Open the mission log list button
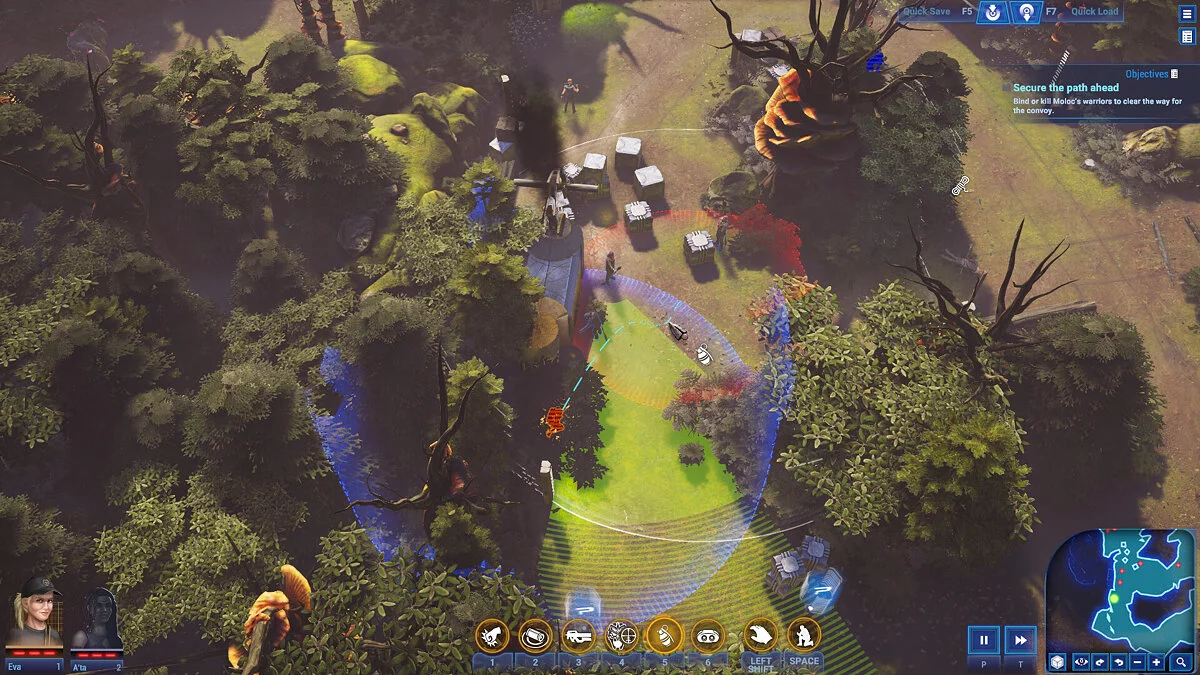 point(1187,37)
